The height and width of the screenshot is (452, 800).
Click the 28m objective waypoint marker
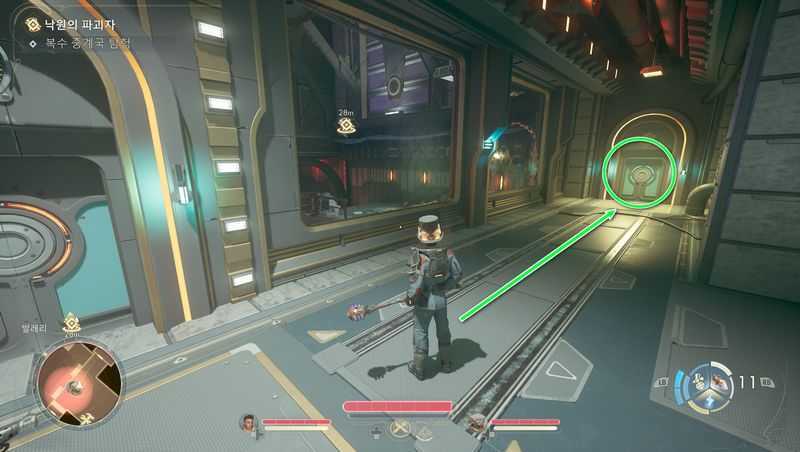click(x=346, y=126)
